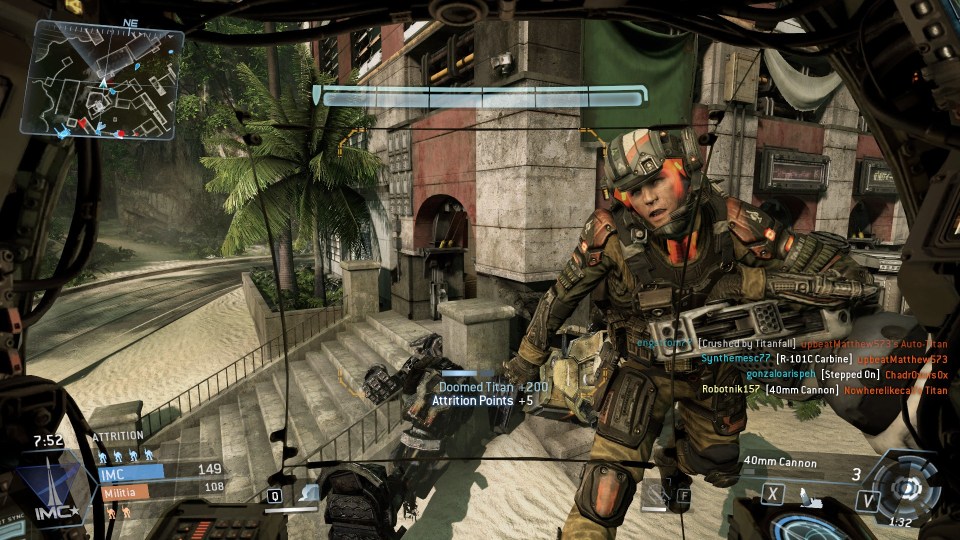The height and width of the screenshot is (540, 960).
Task: Click the circular Titan core dial
Action: pyautogui.click(x=907, y=487)
